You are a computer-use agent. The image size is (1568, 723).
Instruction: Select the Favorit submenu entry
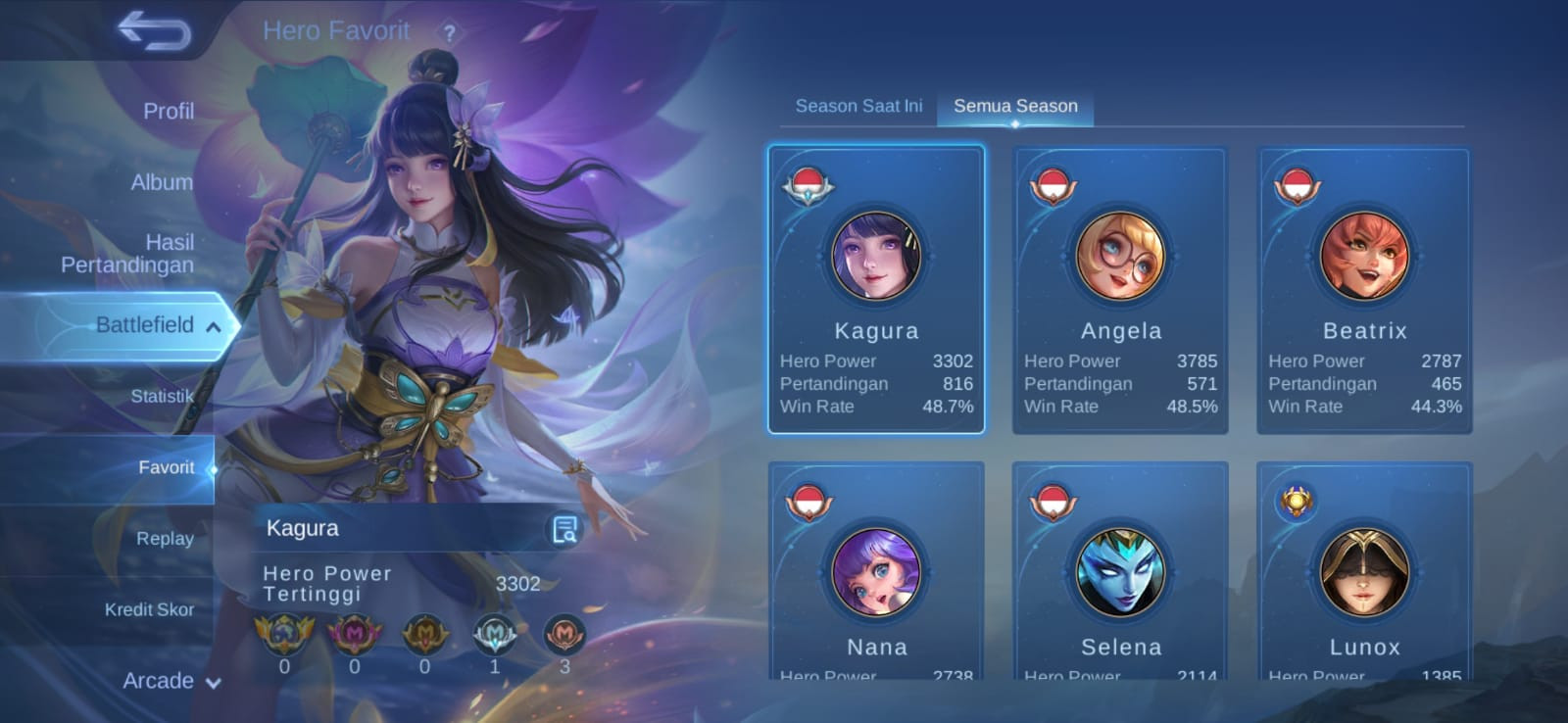click(x=166, y=467)
